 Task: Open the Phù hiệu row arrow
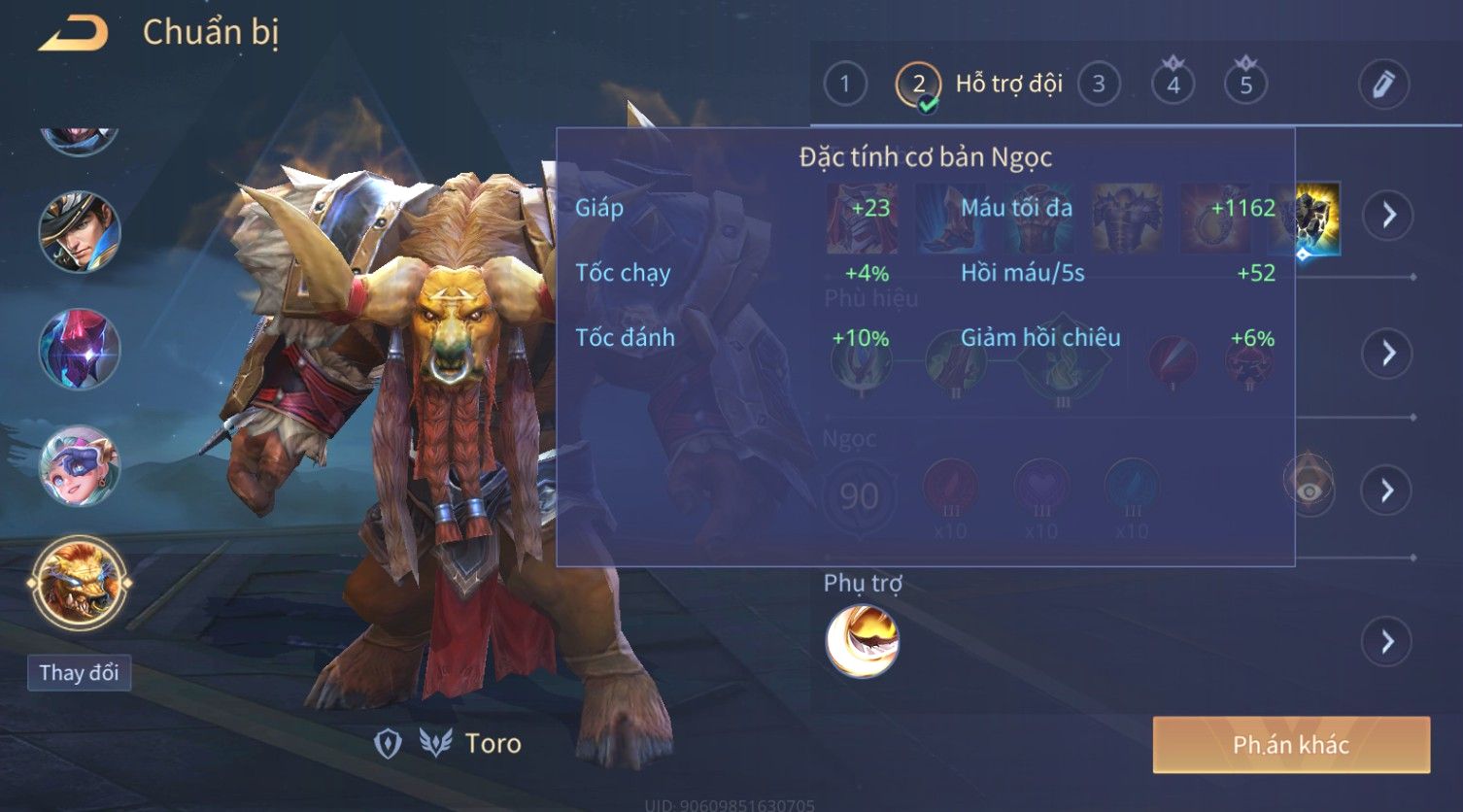pos(1387,353)
